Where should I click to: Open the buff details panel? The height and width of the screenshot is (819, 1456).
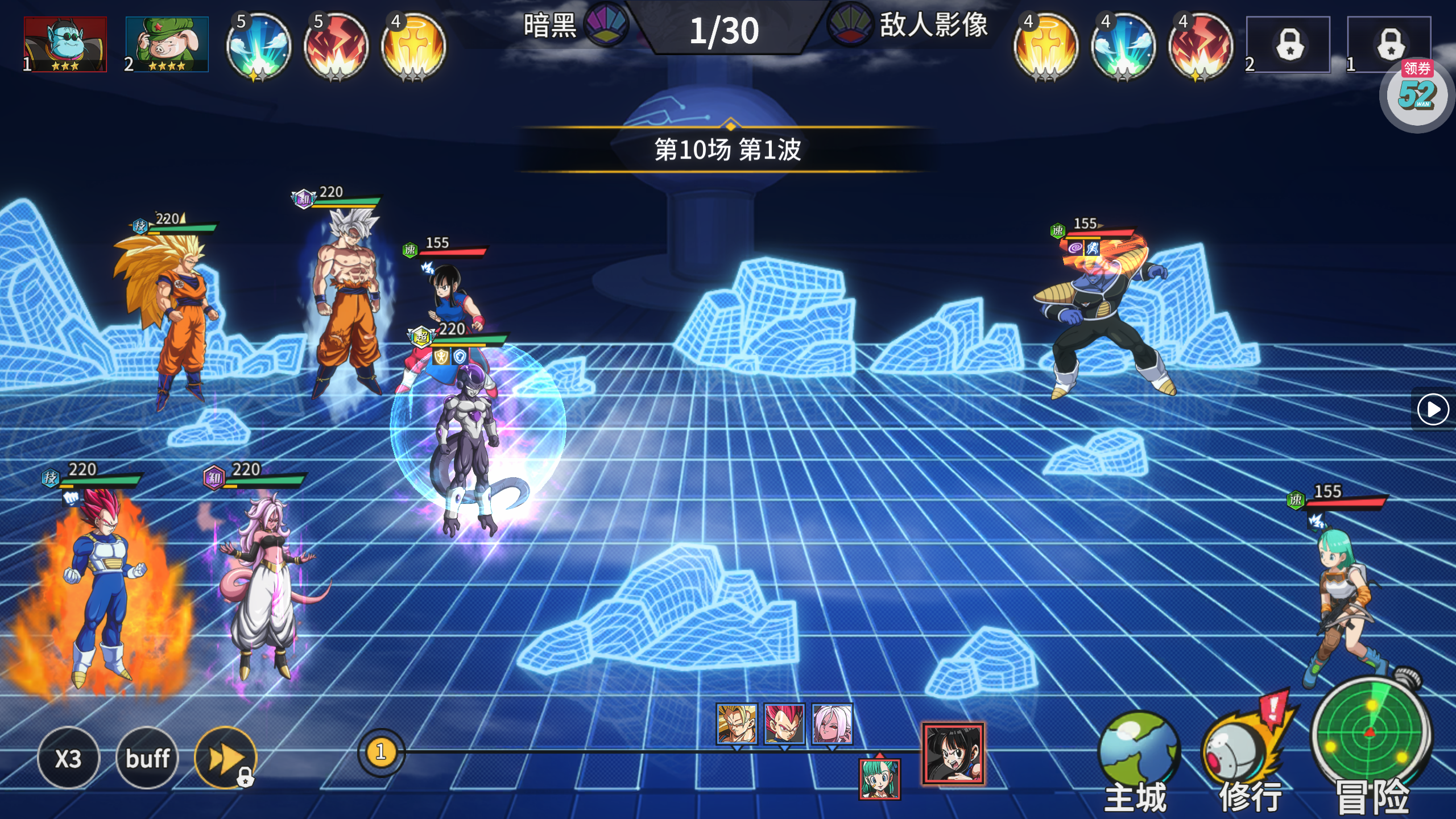coord(147,758)
